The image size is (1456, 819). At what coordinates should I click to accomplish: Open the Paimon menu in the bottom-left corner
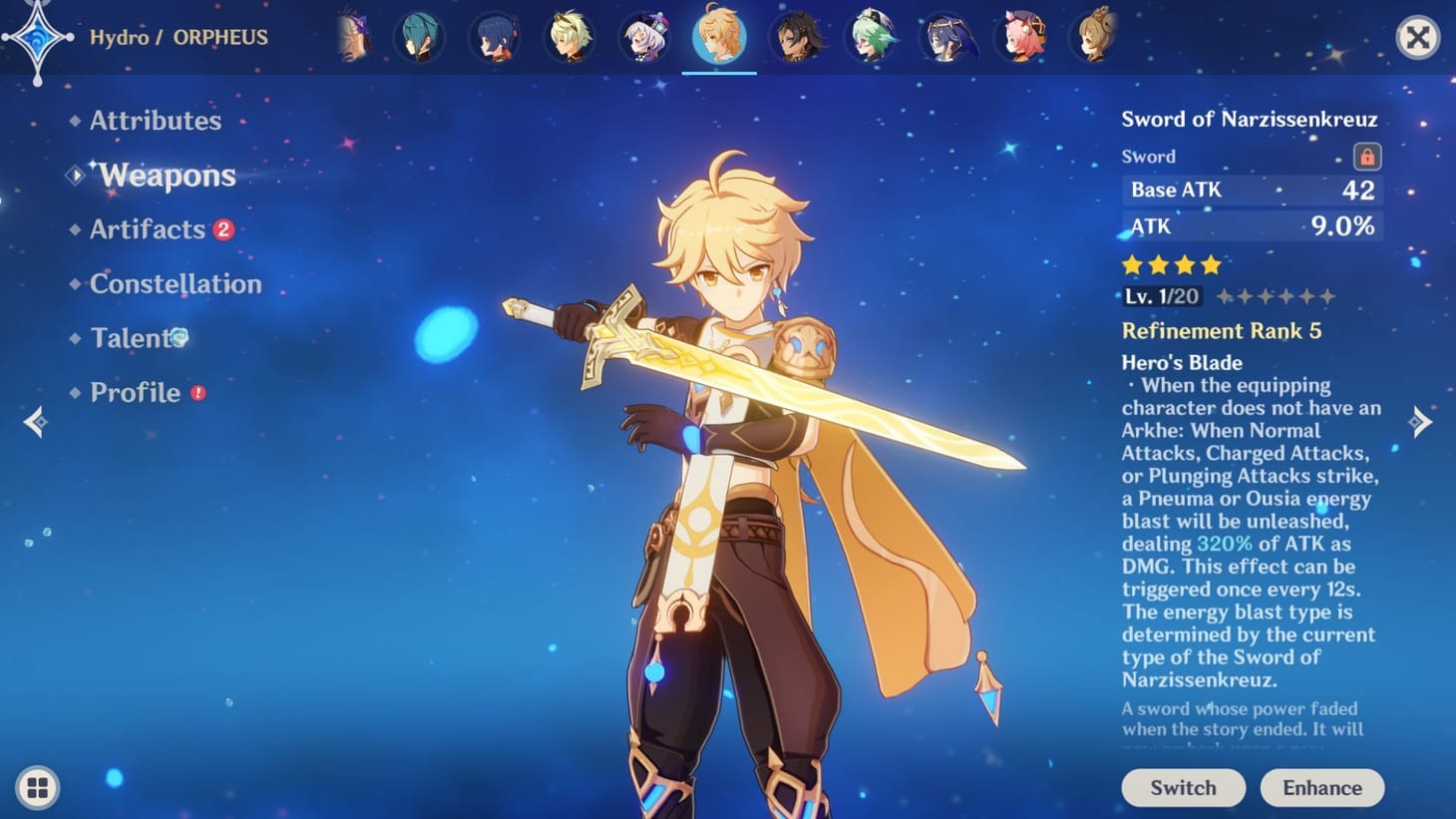pos(36,787)
